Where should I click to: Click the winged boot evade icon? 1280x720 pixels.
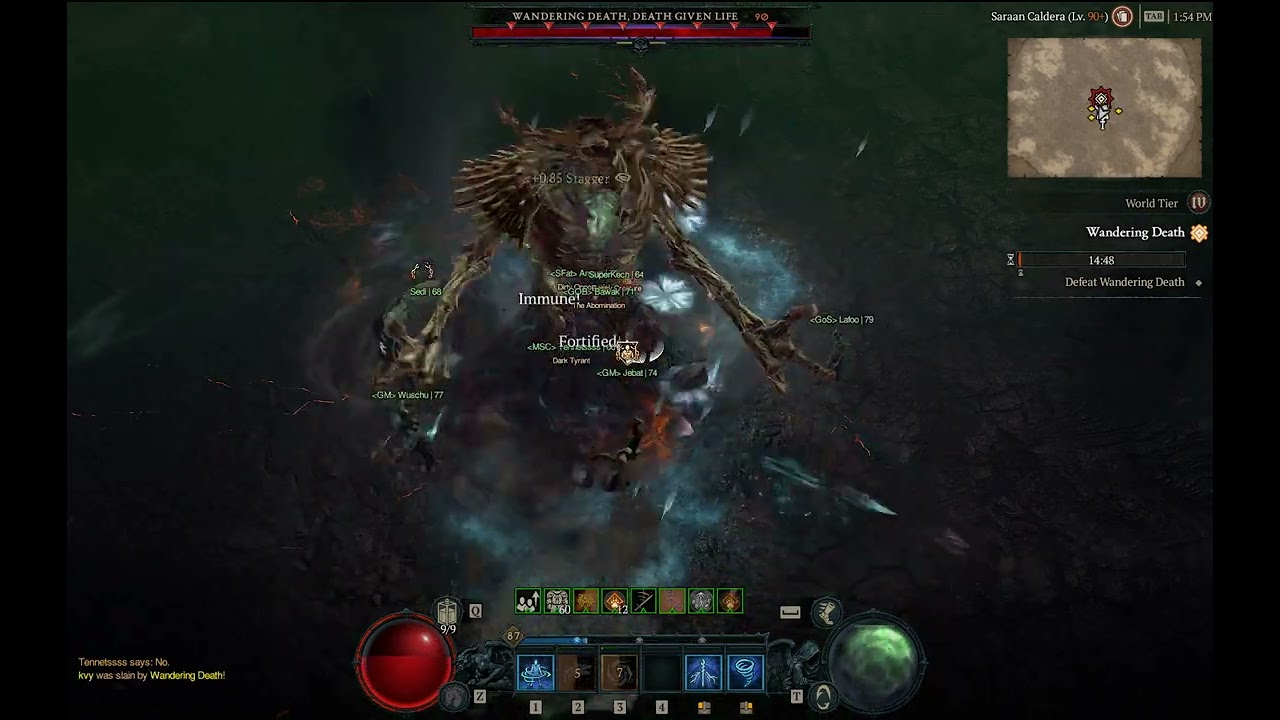[x=826, y=612]
